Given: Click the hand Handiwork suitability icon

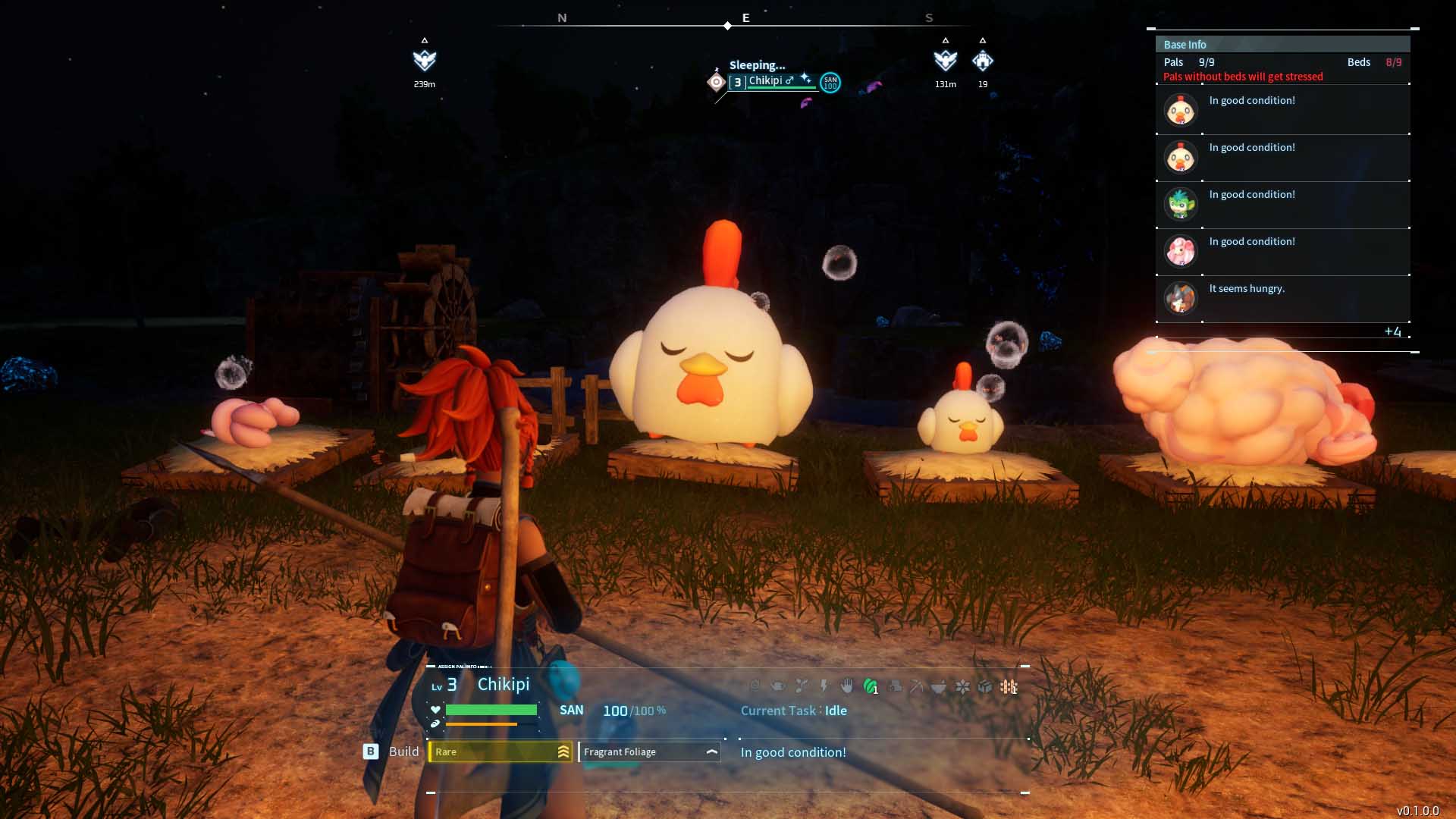Looking at the screenshot, I should [847, 686].
